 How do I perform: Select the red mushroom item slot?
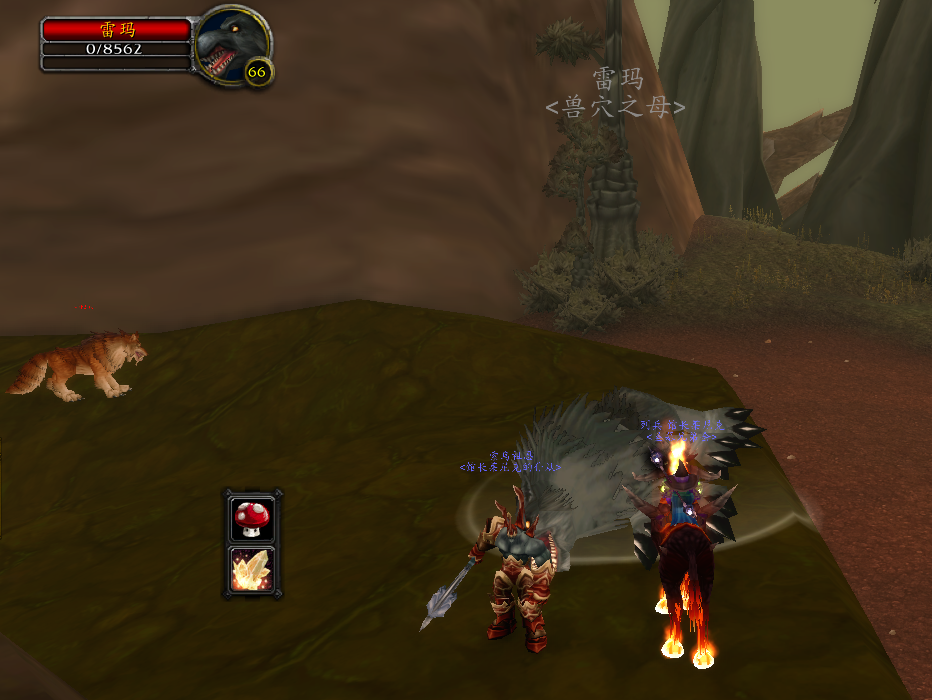click(x=251, y=519)
